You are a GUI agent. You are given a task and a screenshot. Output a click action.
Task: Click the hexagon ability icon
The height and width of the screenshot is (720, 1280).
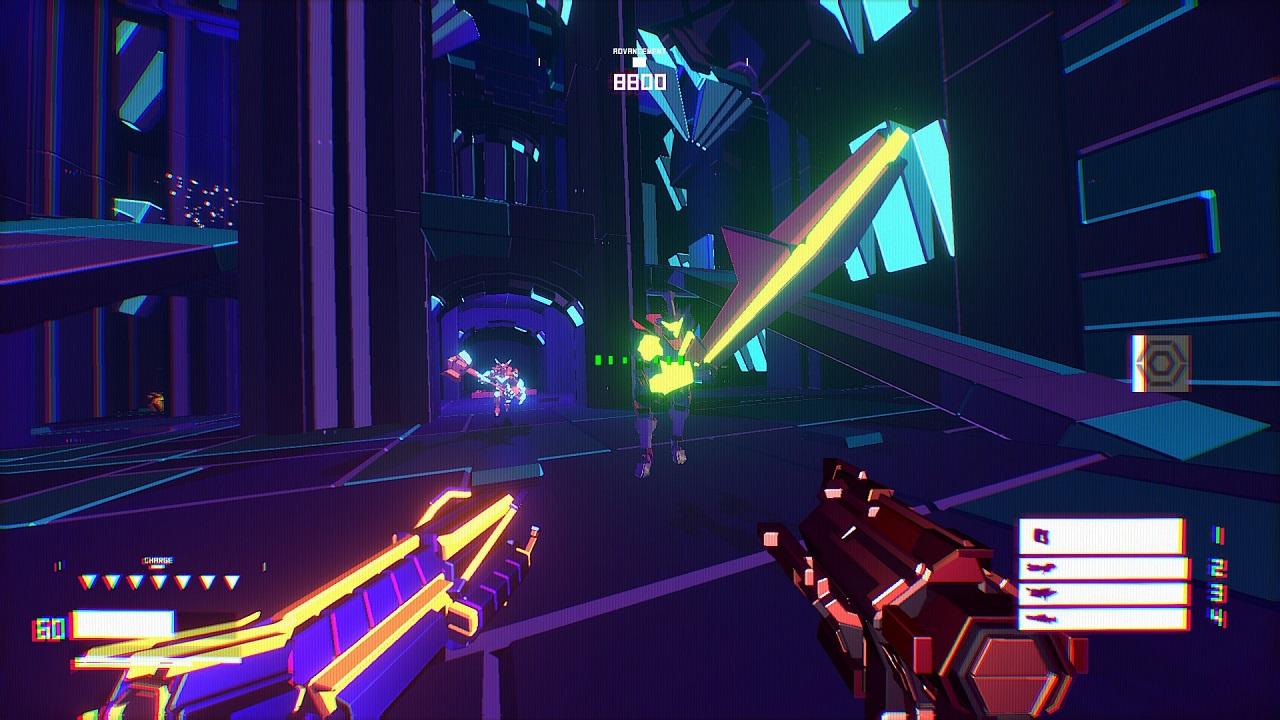[x=1161, y=363]
